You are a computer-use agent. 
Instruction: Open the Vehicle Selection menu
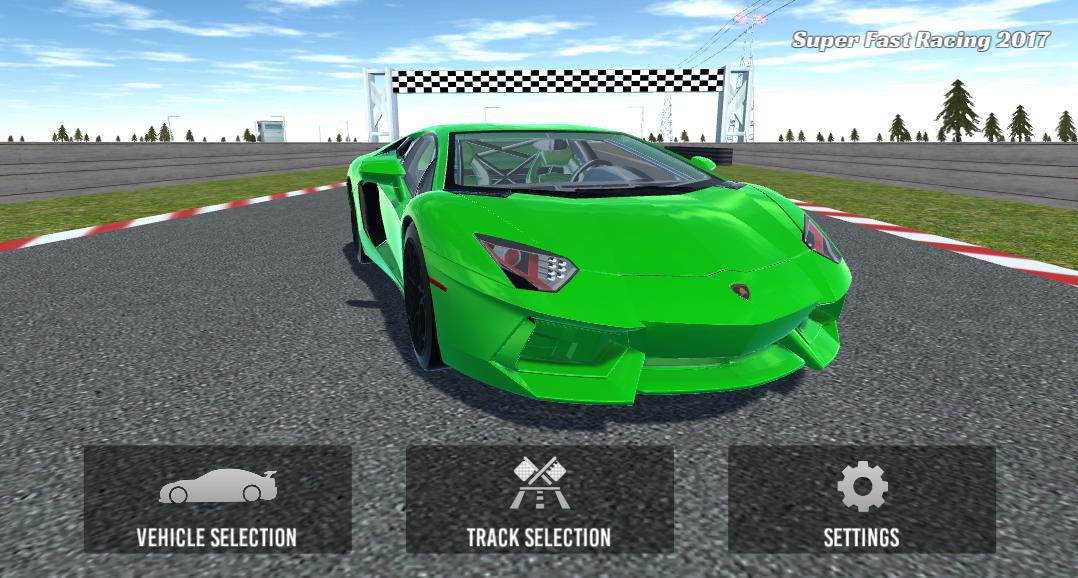pyautogui.click(x=217, y=499)
